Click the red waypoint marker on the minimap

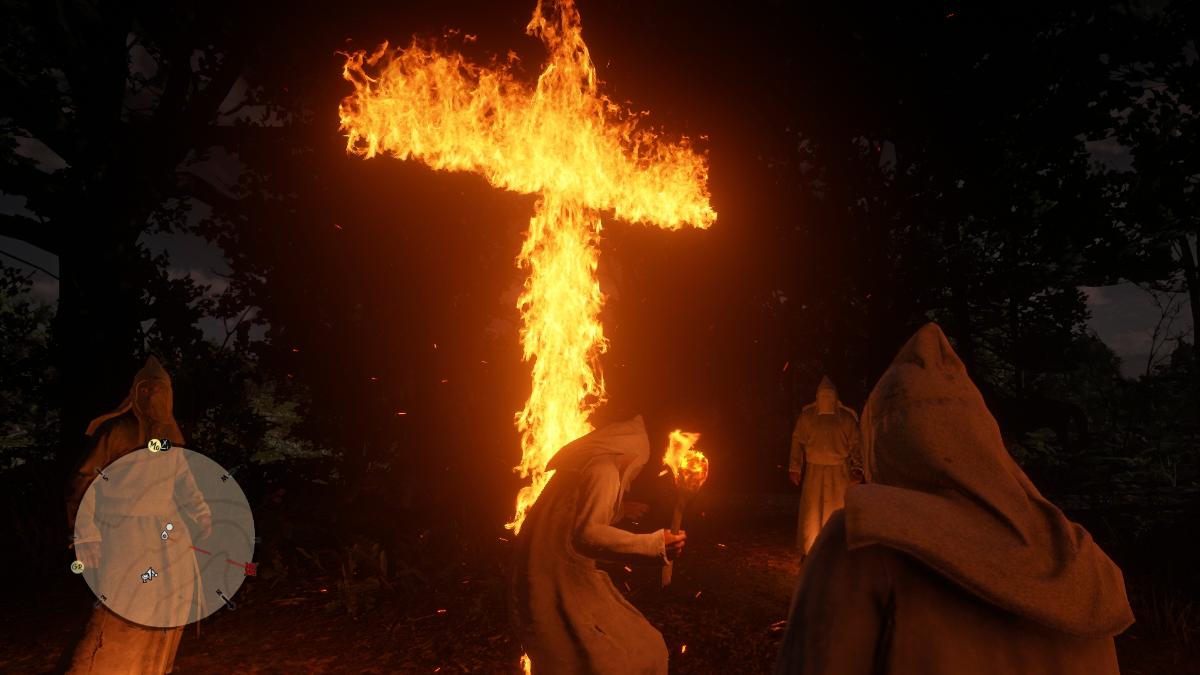pos(250,568)
